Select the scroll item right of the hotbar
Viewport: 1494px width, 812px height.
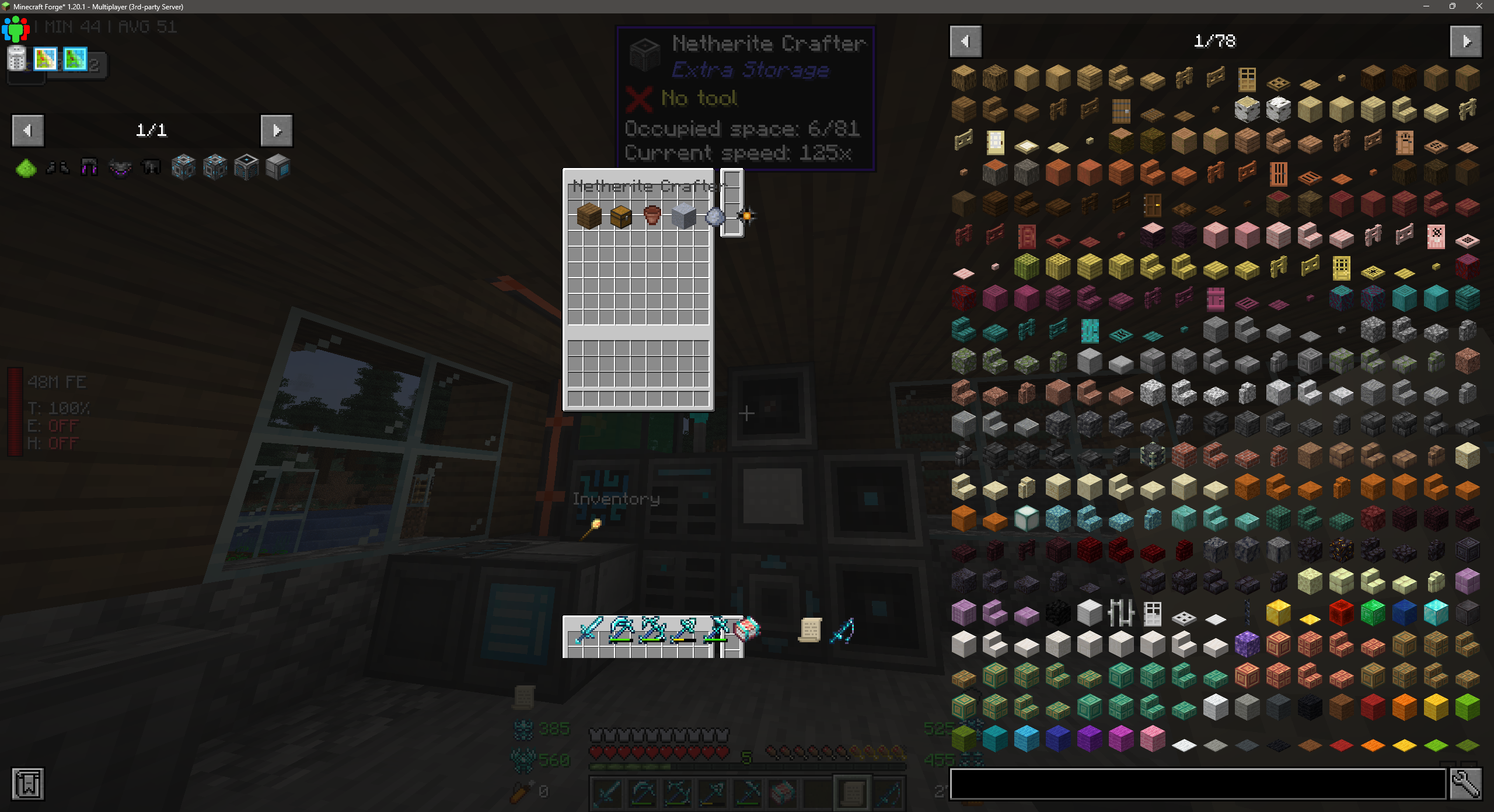pyautogui.click(x=811, y=629)
